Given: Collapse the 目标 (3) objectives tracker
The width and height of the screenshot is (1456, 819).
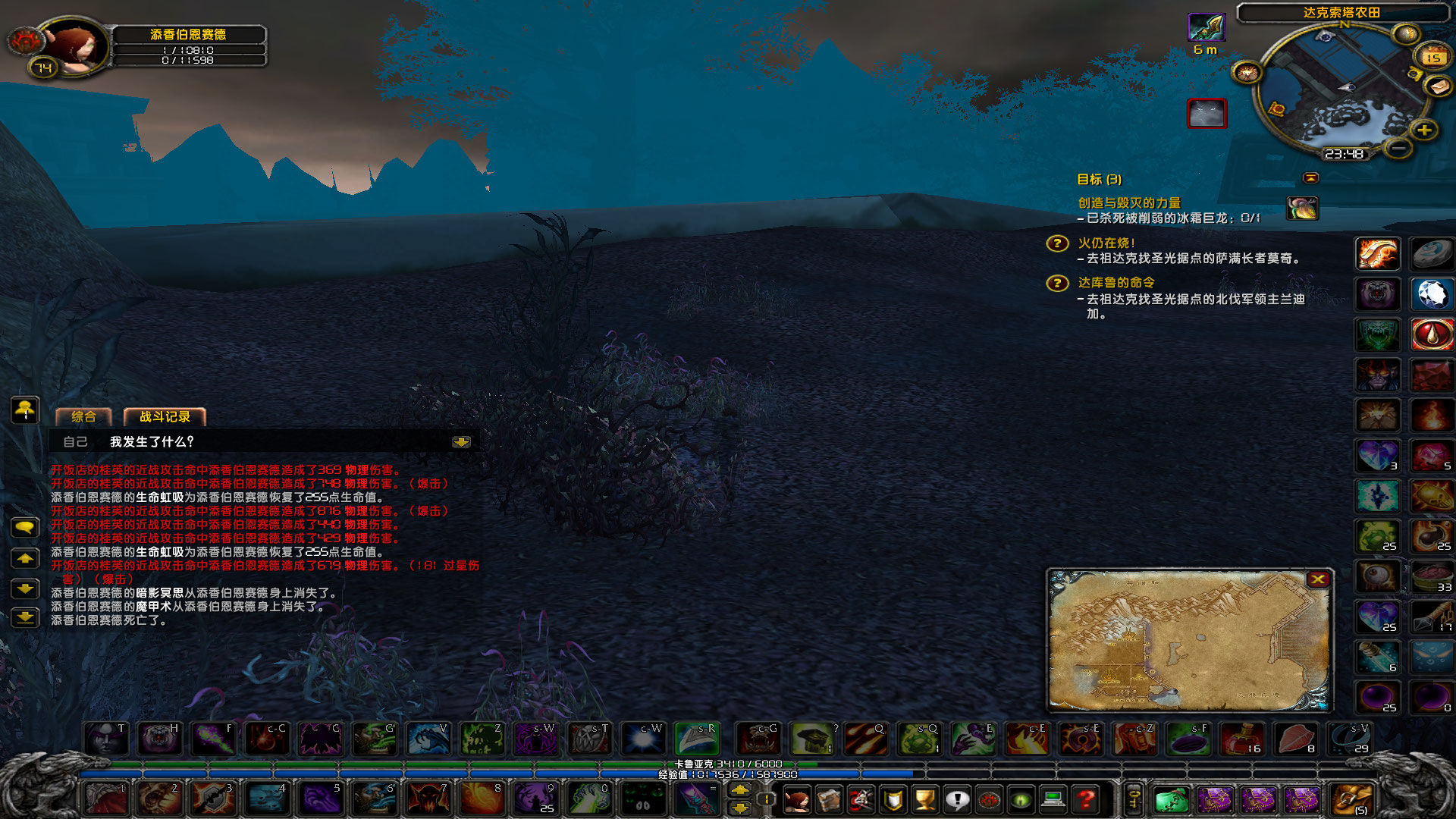Looking at the screenshot, I should 1312,178.
